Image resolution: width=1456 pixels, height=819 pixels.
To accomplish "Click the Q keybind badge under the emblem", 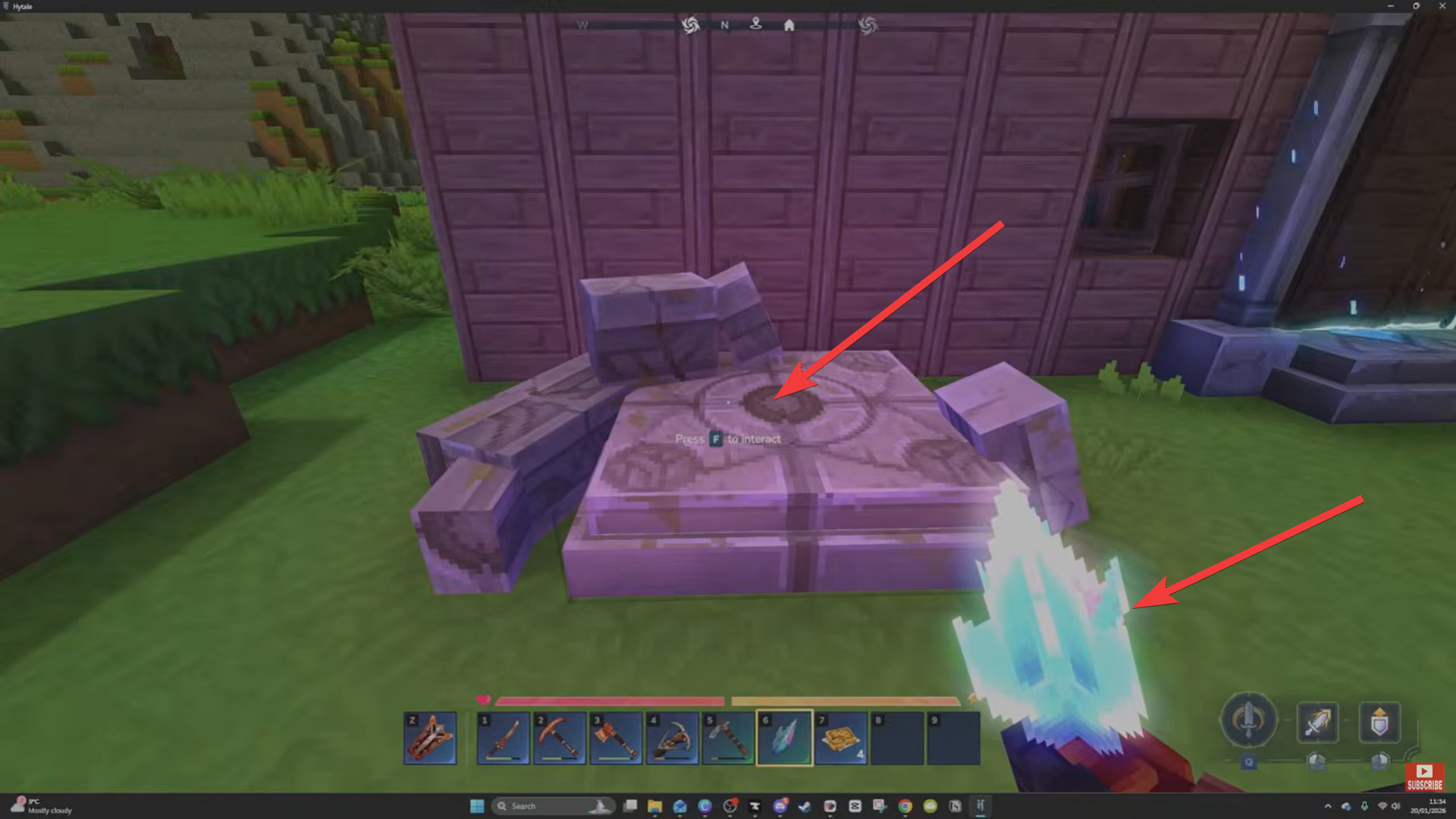I will pyautogui.click(x=1248, y=763).
